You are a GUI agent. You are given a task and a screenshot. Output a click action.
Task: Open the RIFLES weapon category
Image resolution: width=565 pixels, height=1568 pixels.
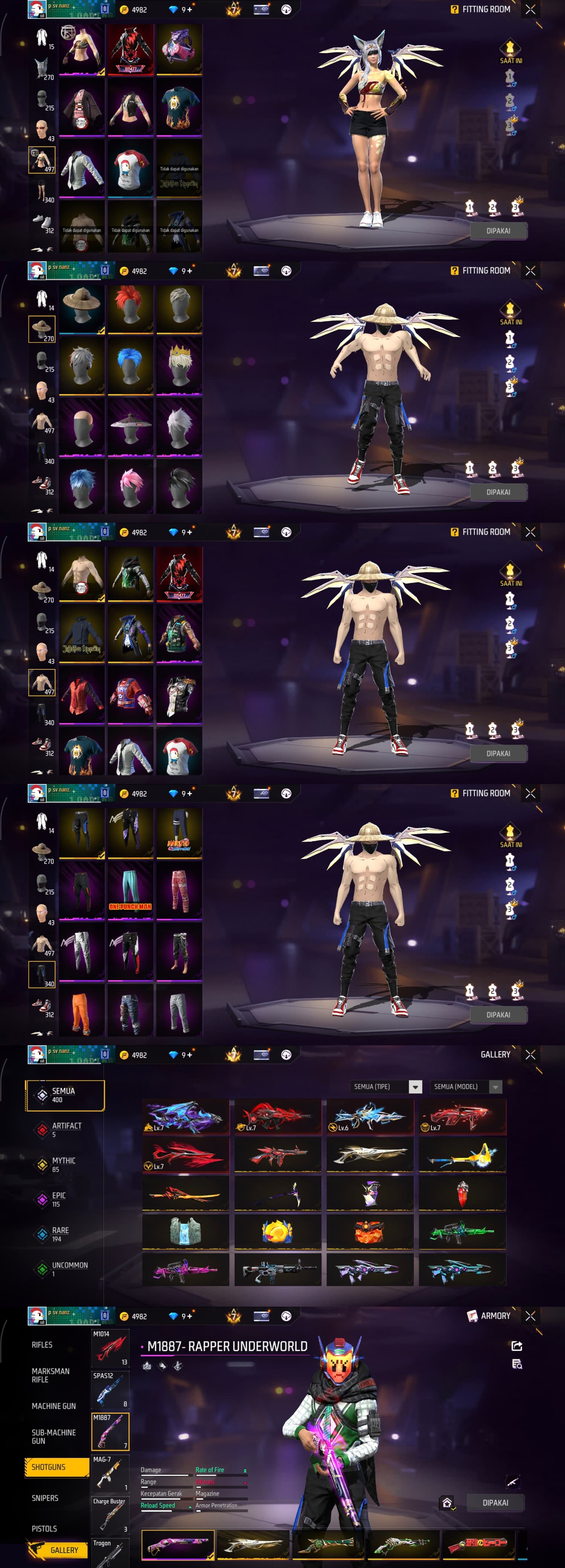[43, 1344]
